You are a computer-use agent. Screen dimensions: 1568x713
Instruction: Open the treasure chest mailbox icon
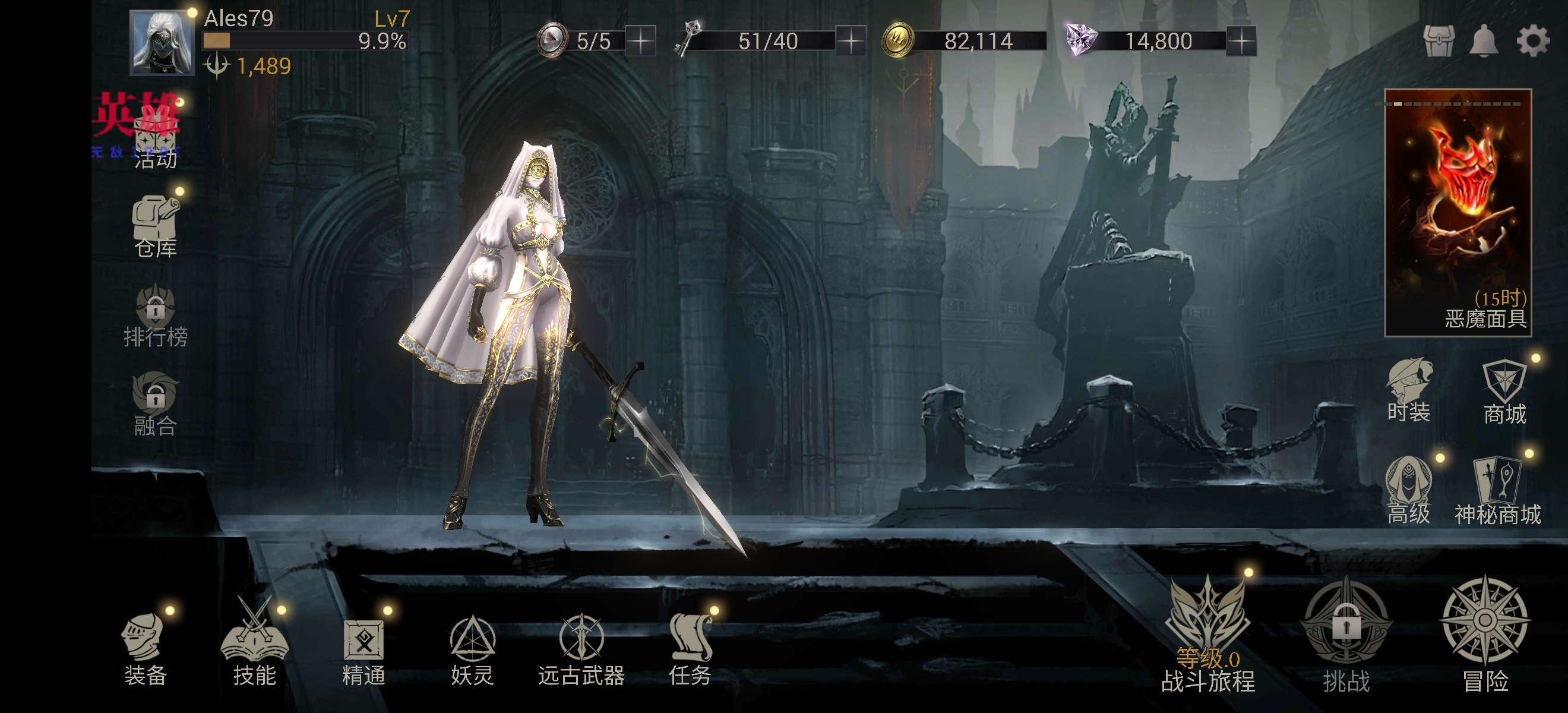[x=1439, y=42]
